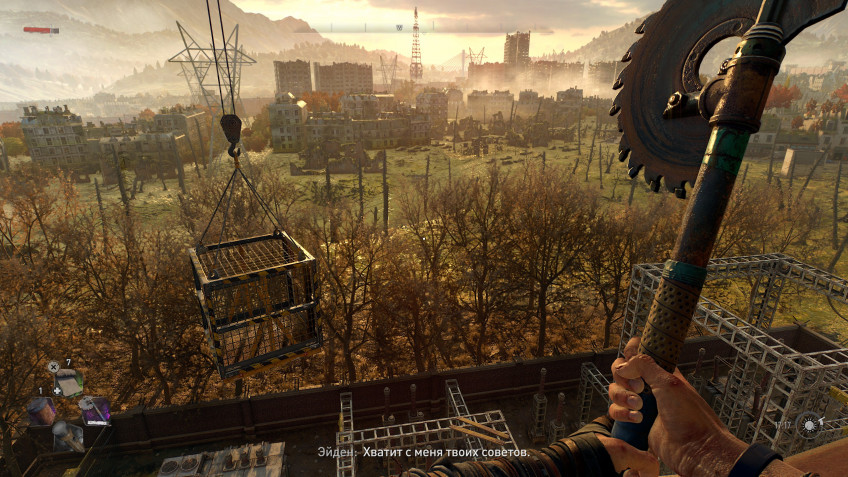Choose the purple consumable slot
The height and width of the screenshot is (477, 848).
(41, 410)
